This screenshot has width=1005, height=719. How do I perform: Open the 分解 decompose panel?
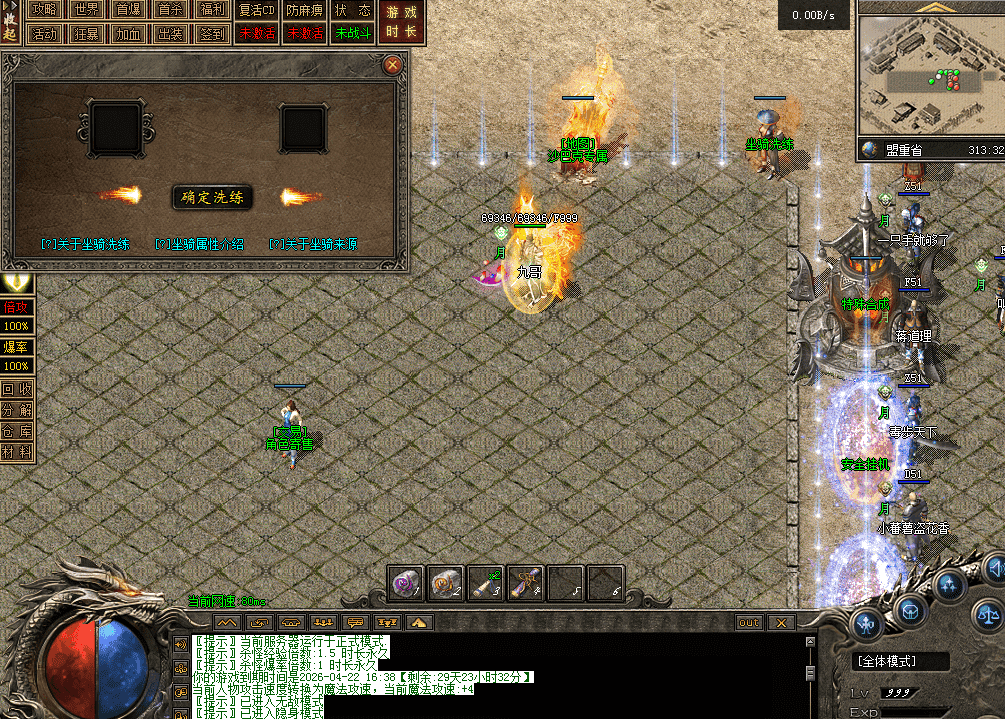tap(16, 410)
